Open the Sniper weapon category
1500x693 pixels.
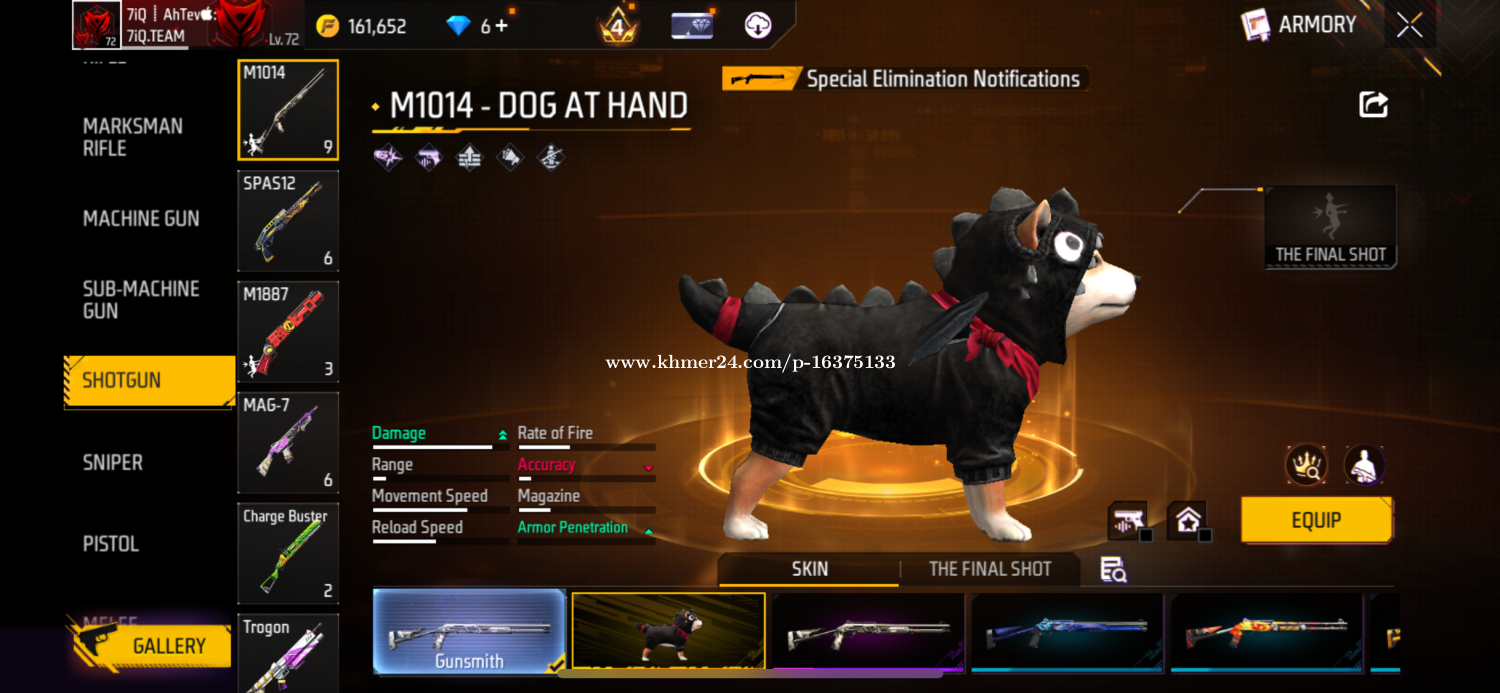[112, 462]
